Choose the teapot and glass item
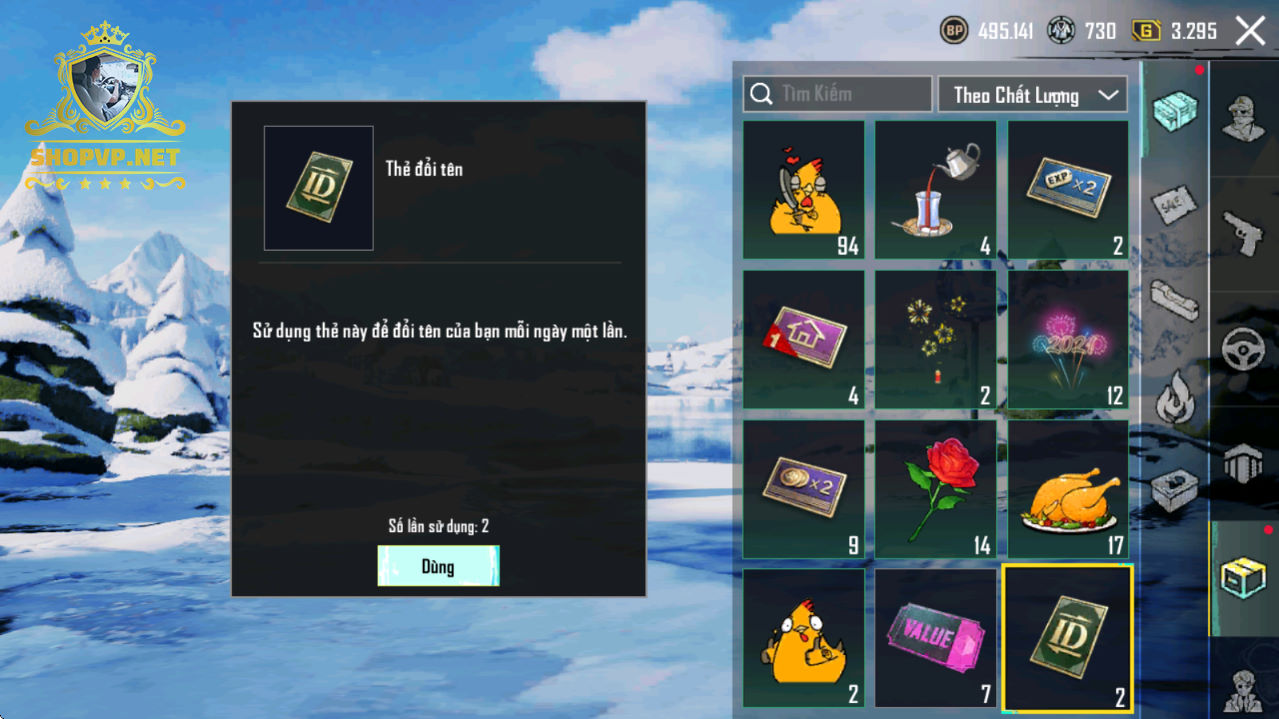 [x=936, y=190]
